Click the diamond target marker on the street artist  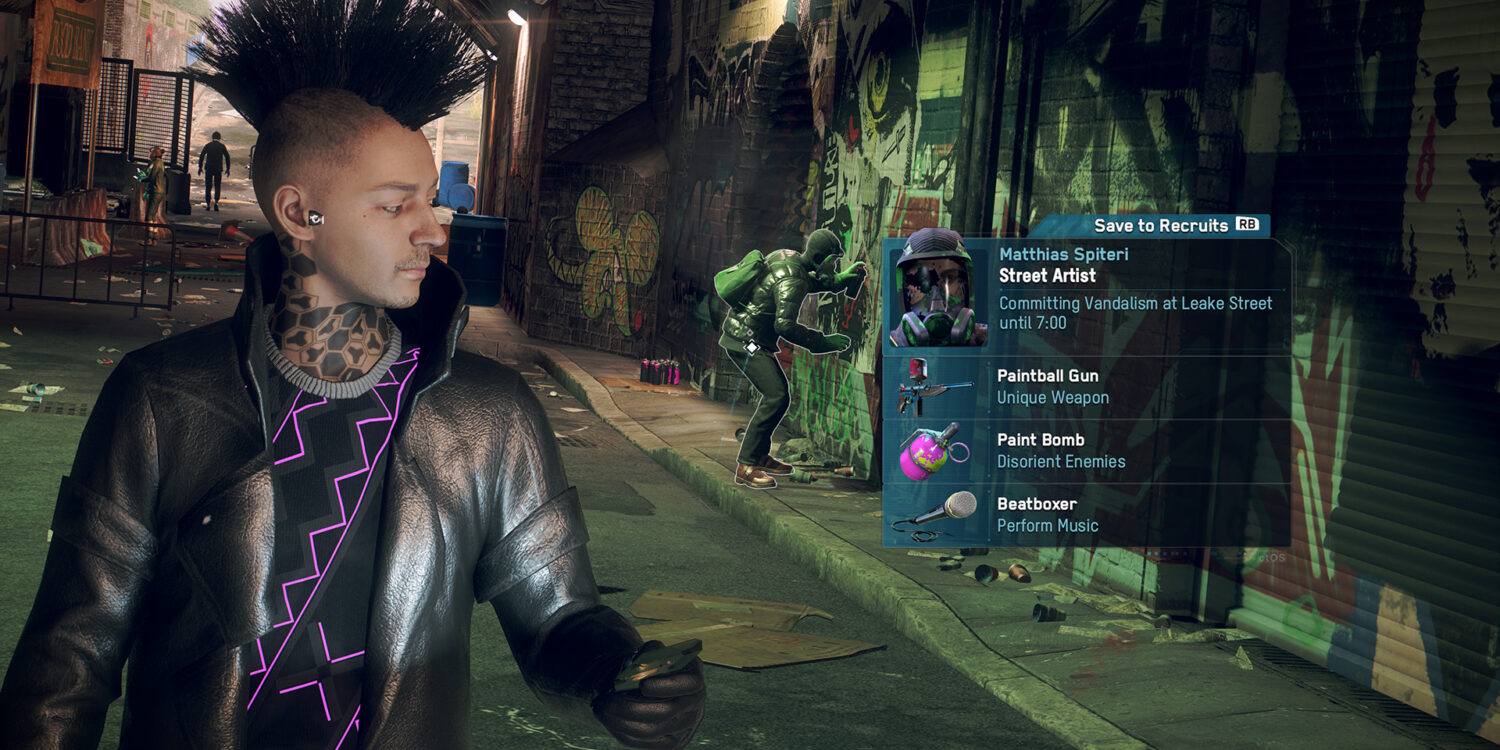(751, 347)
